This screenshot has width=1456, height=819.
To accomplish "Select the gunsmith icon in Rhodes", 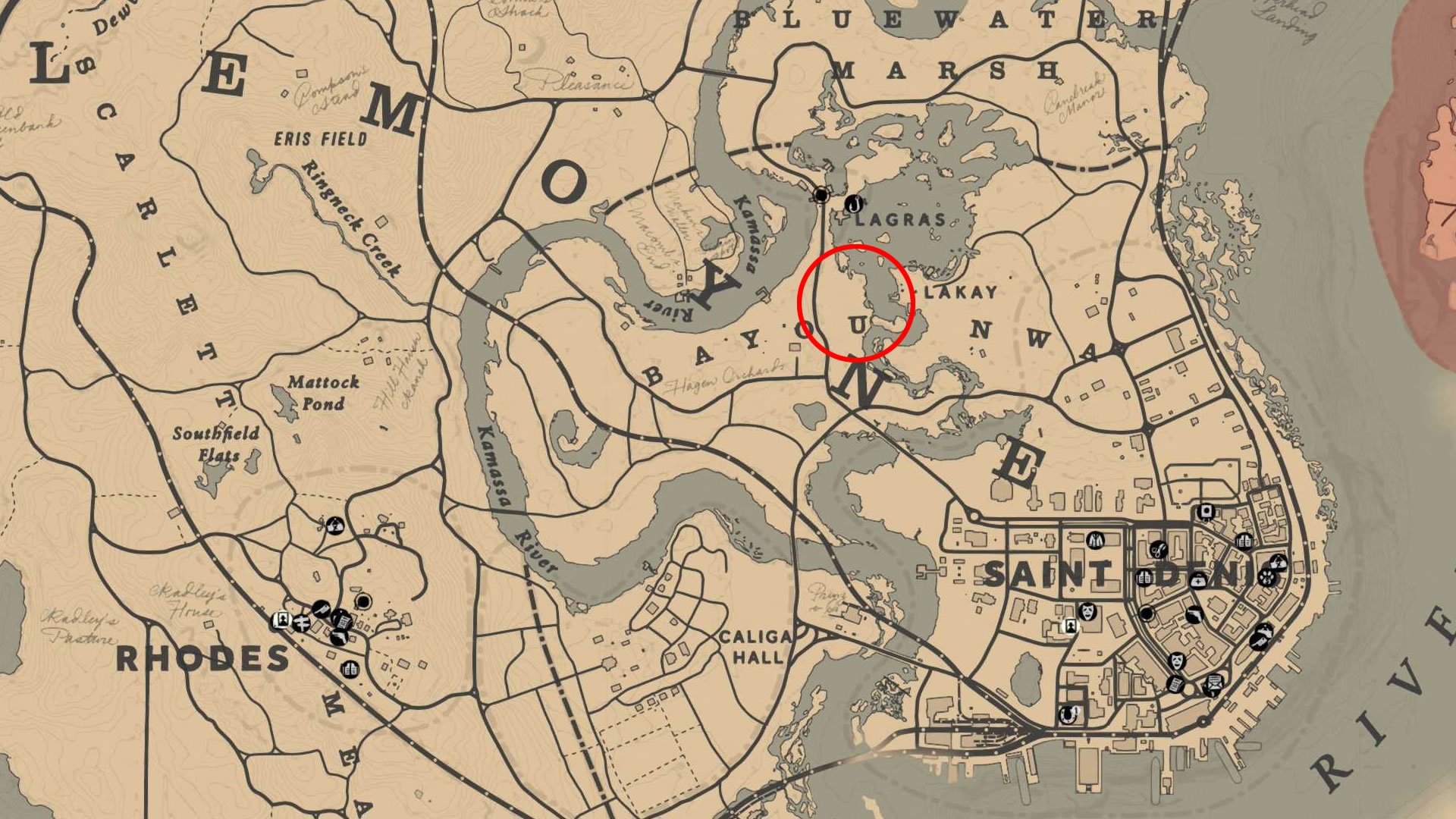I will click(x=339, y=637).
